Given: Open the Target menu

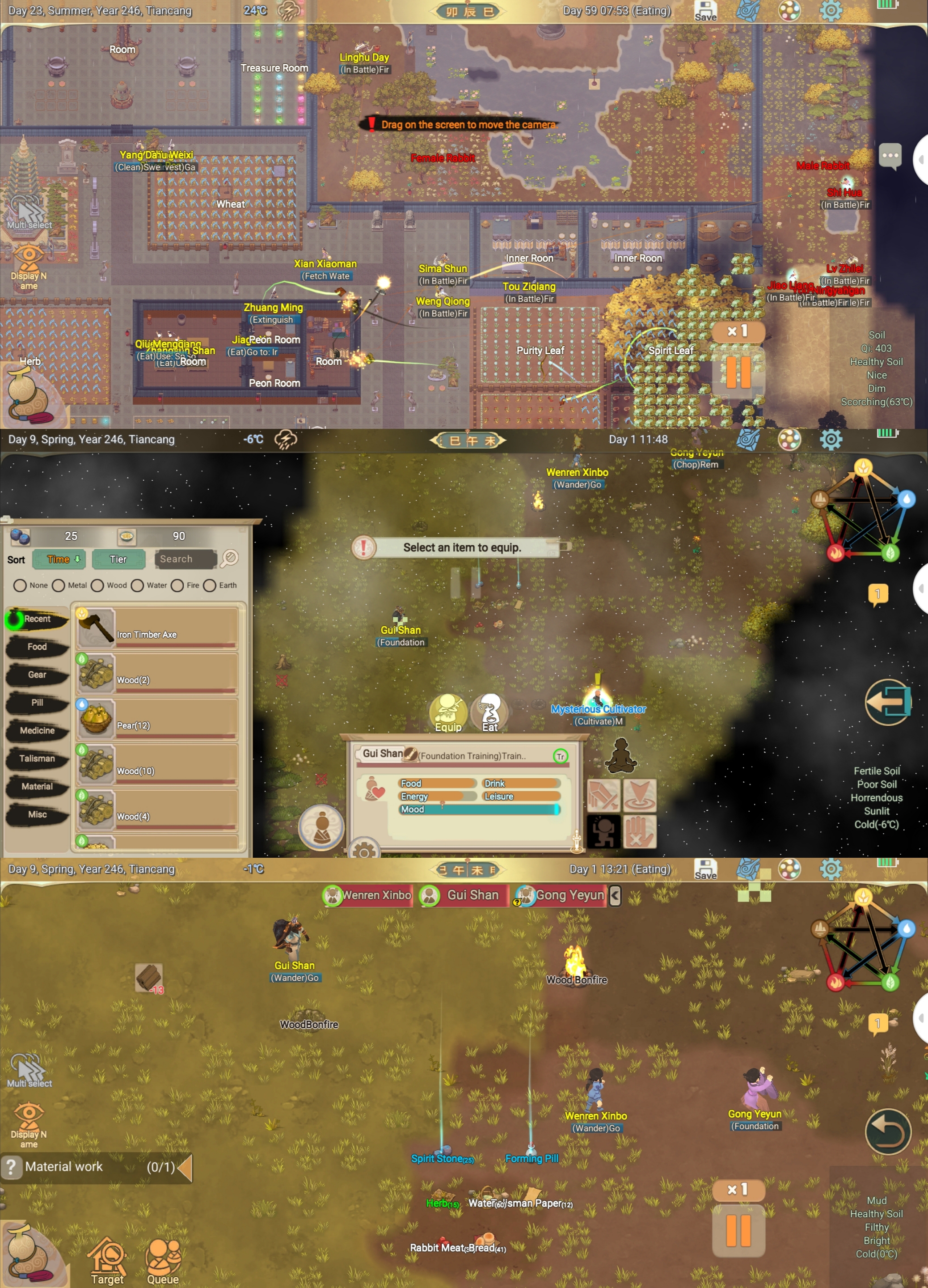Looking at the screenshot, I should 107,1261.
